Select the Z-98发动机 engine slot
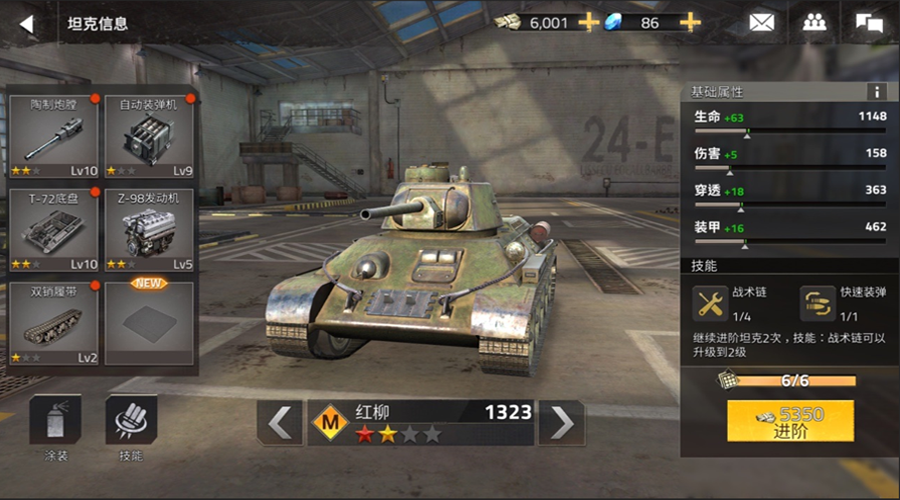Viewport: 900px width, 500px height. [148, 230]
